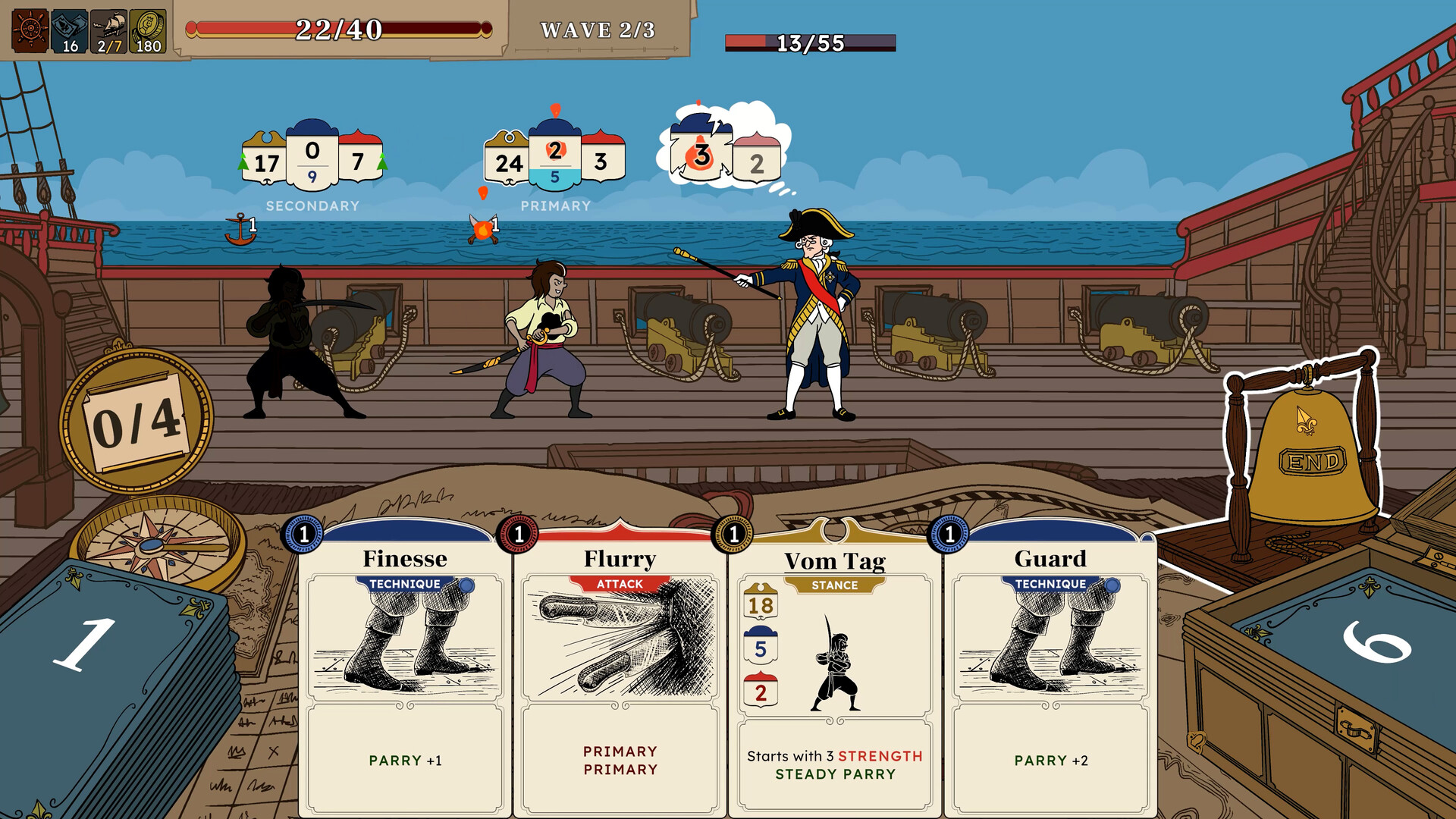Click the WAVE 2/3 indicator

coord(599,32)
